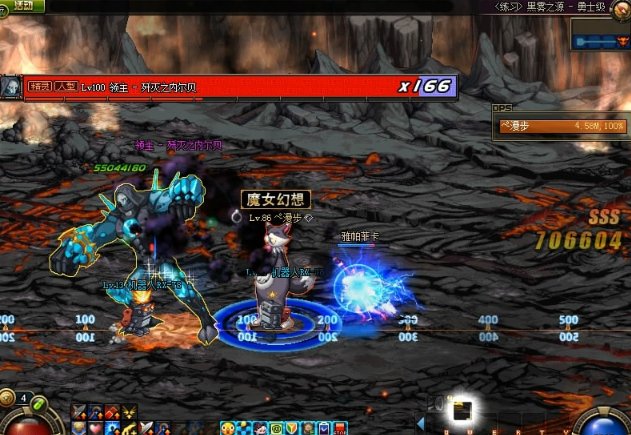Click the yellow shield menu icon
Image resolution: width=631 pixels, height=435 pixels.
292,428
